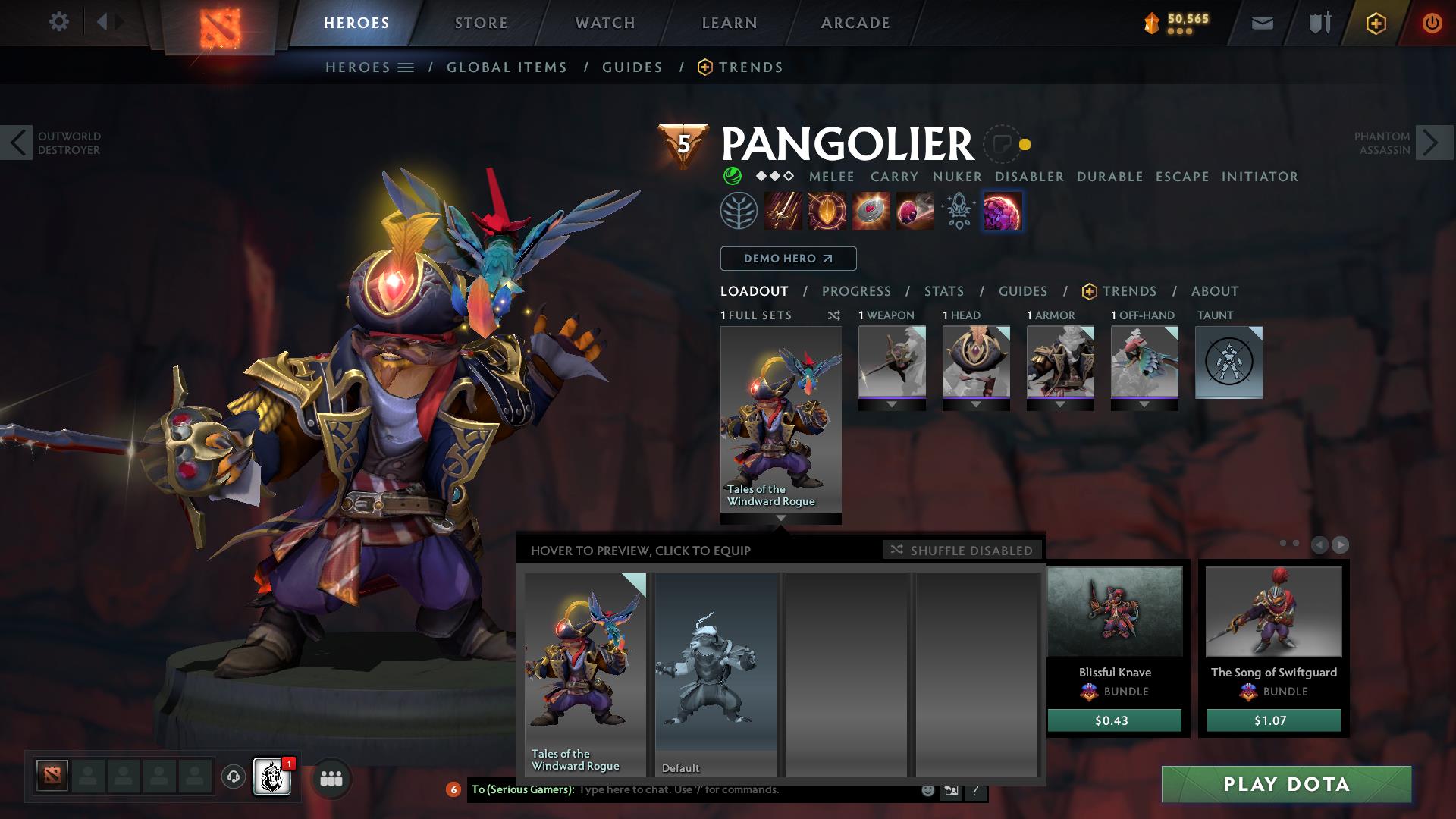Toggle shuffle for full sets

tap(834, 315)
